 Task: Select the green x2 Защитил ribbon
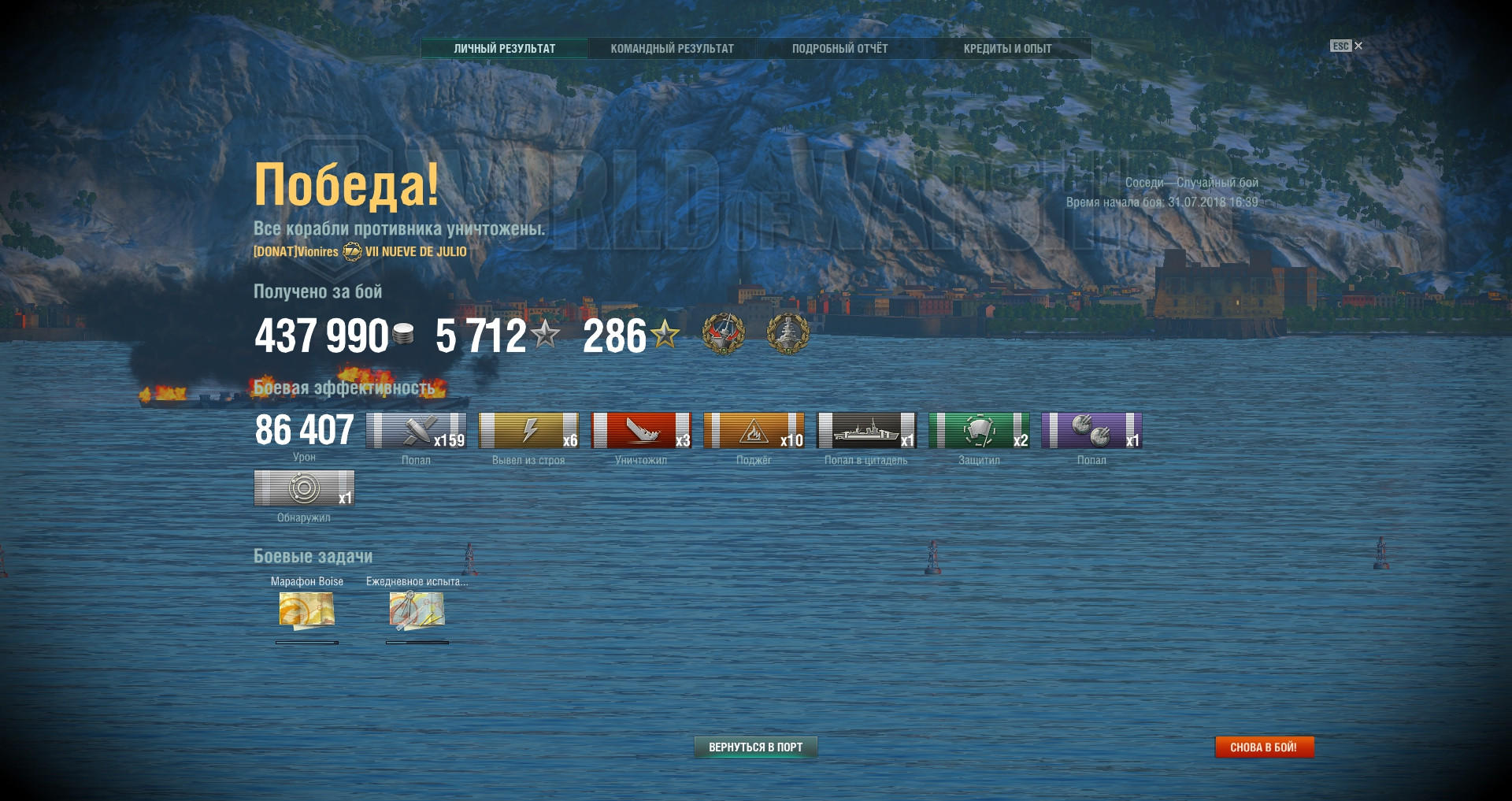tap(979, 430)
